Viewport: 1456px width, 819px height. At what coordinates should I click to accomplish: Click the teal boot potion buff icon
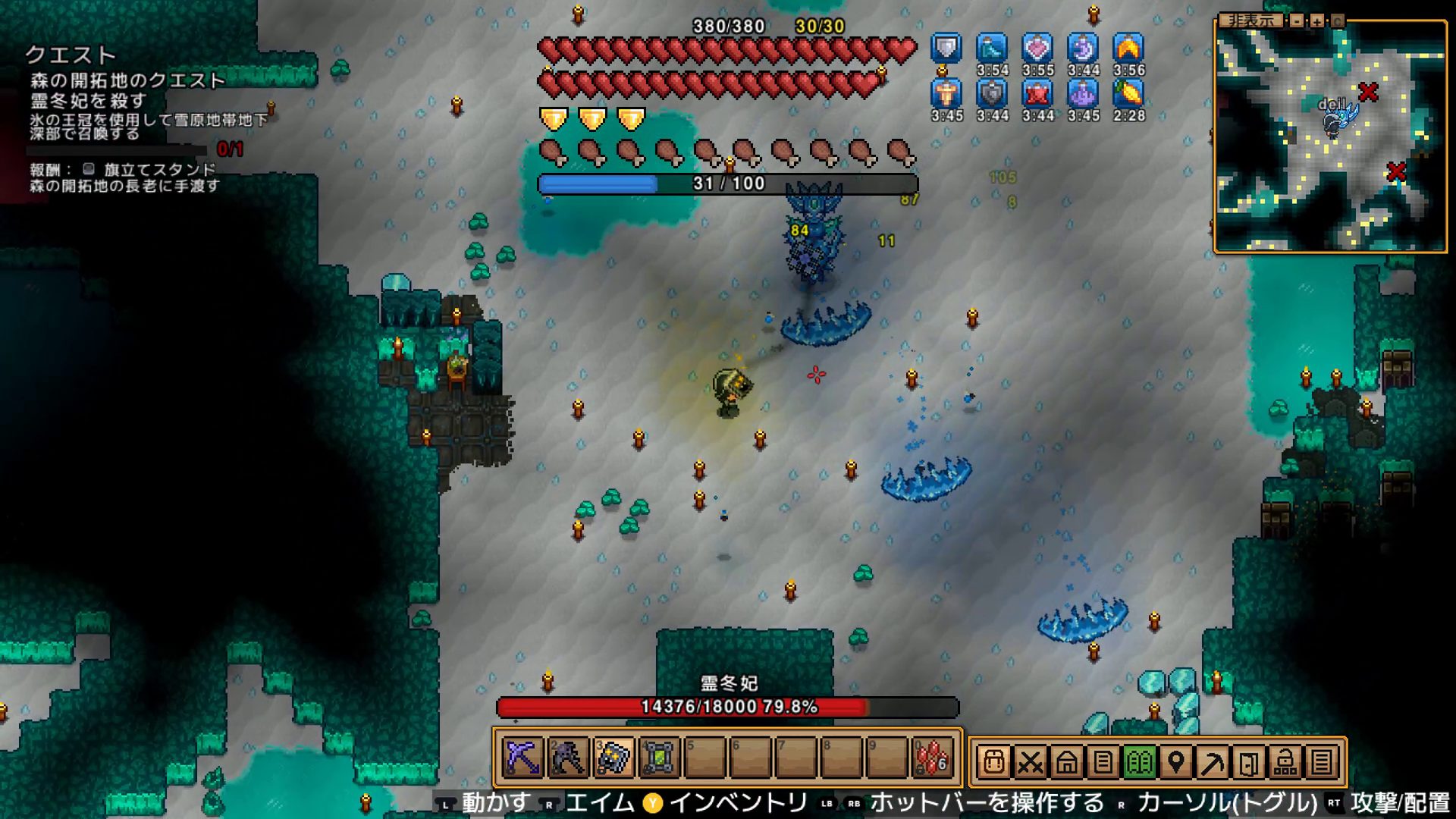coord(992,48)
